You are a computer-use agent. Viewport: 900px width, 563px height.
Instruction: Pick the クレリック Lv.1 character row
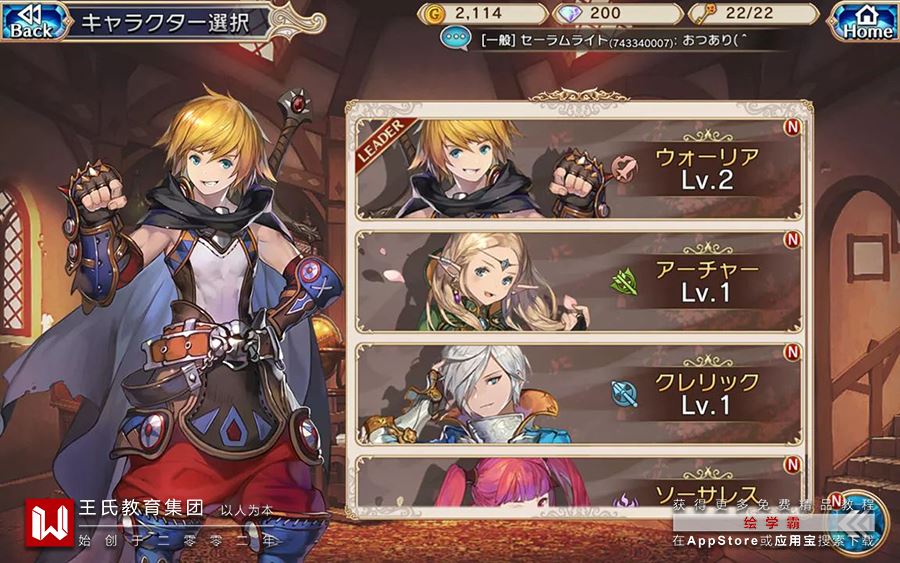coord(579,394)
